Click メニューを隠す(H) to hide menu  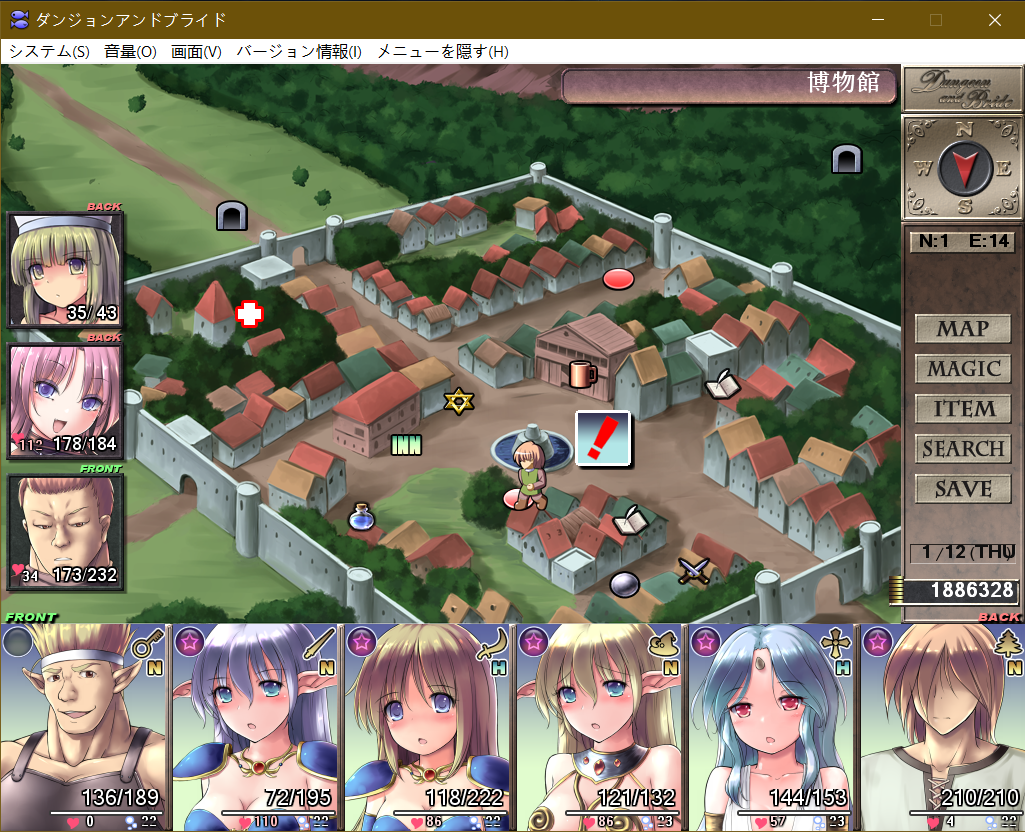[x=442, y=52]
